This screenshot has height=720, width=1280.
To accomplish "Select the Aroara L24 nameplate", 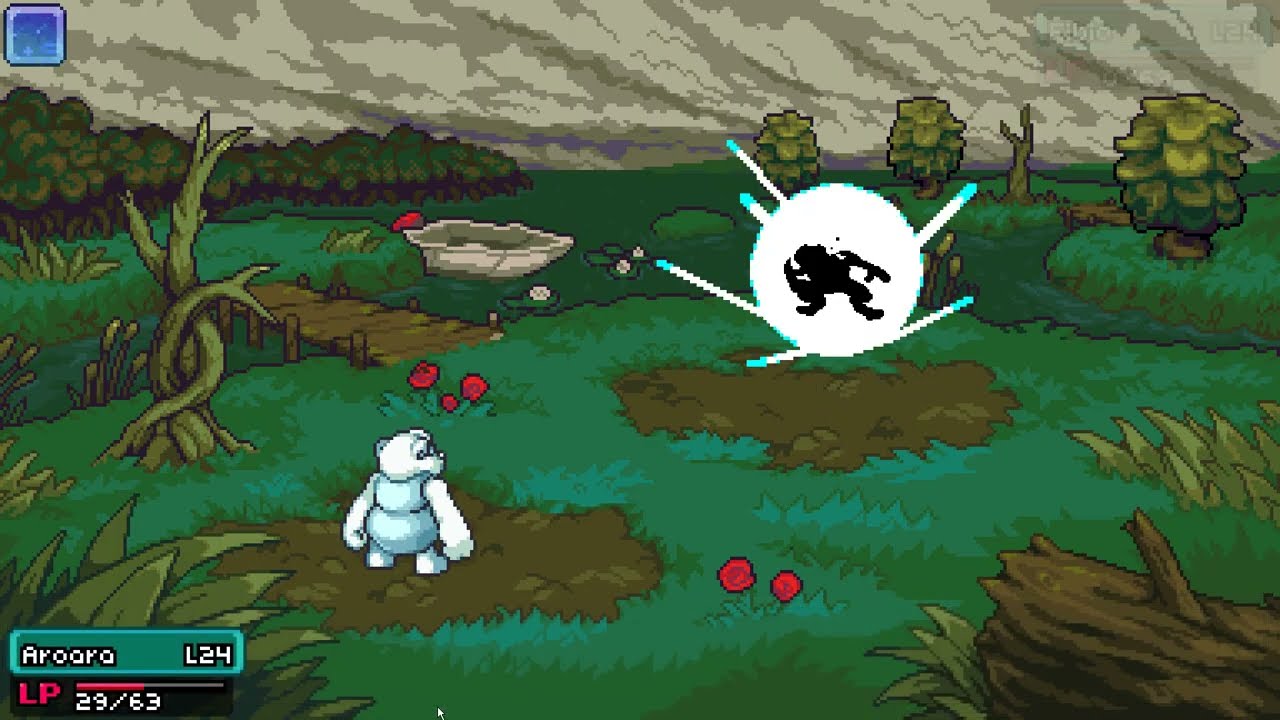I will [x=126, y=655].
